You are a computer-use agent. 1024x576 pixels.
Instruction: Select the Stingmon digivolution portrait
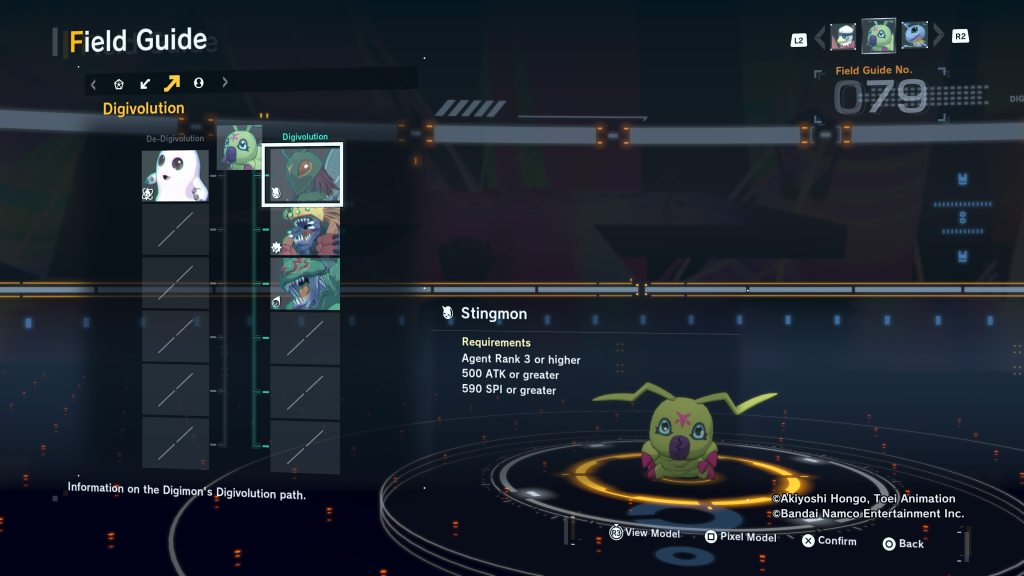[303, 175]
